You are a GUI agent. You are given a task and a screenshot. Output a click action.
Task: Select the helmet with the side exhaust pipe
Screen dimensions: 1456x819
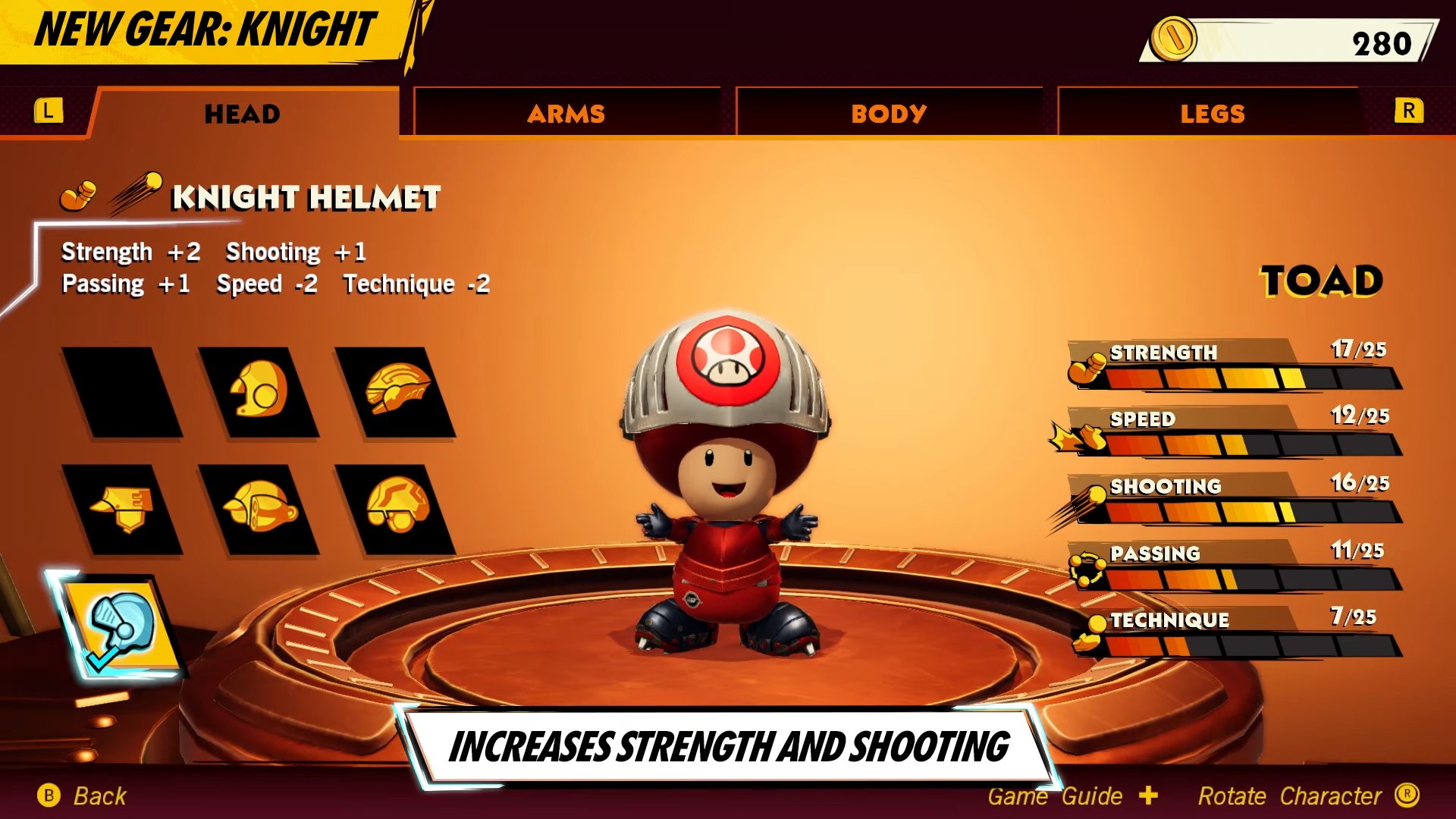tap(258, 509)
